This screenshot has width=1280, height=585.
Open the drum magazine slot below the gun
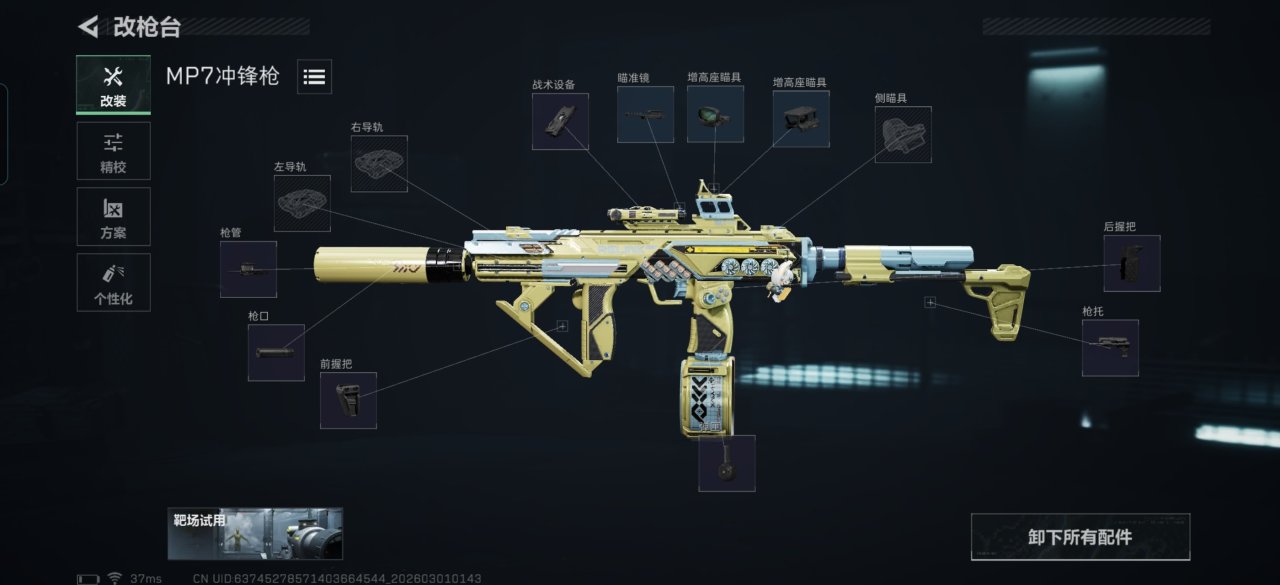point(726,463)
